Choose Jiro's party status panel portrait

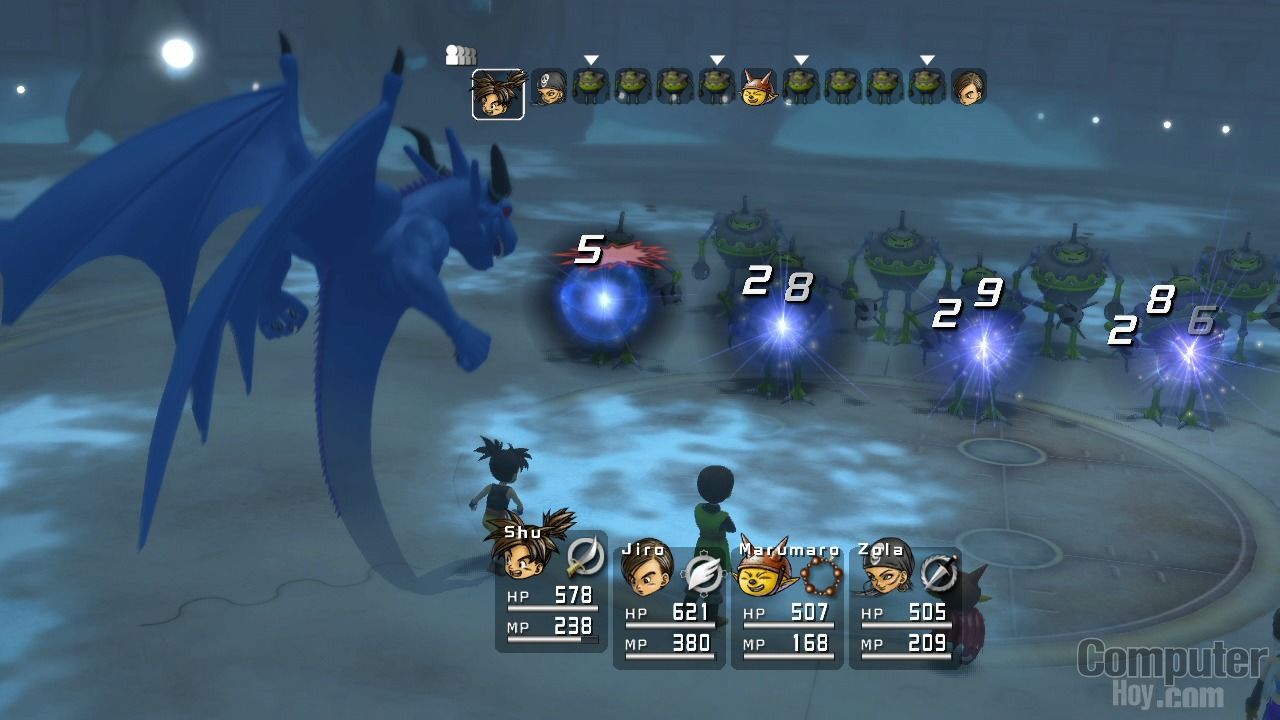[x=645, y=571]
